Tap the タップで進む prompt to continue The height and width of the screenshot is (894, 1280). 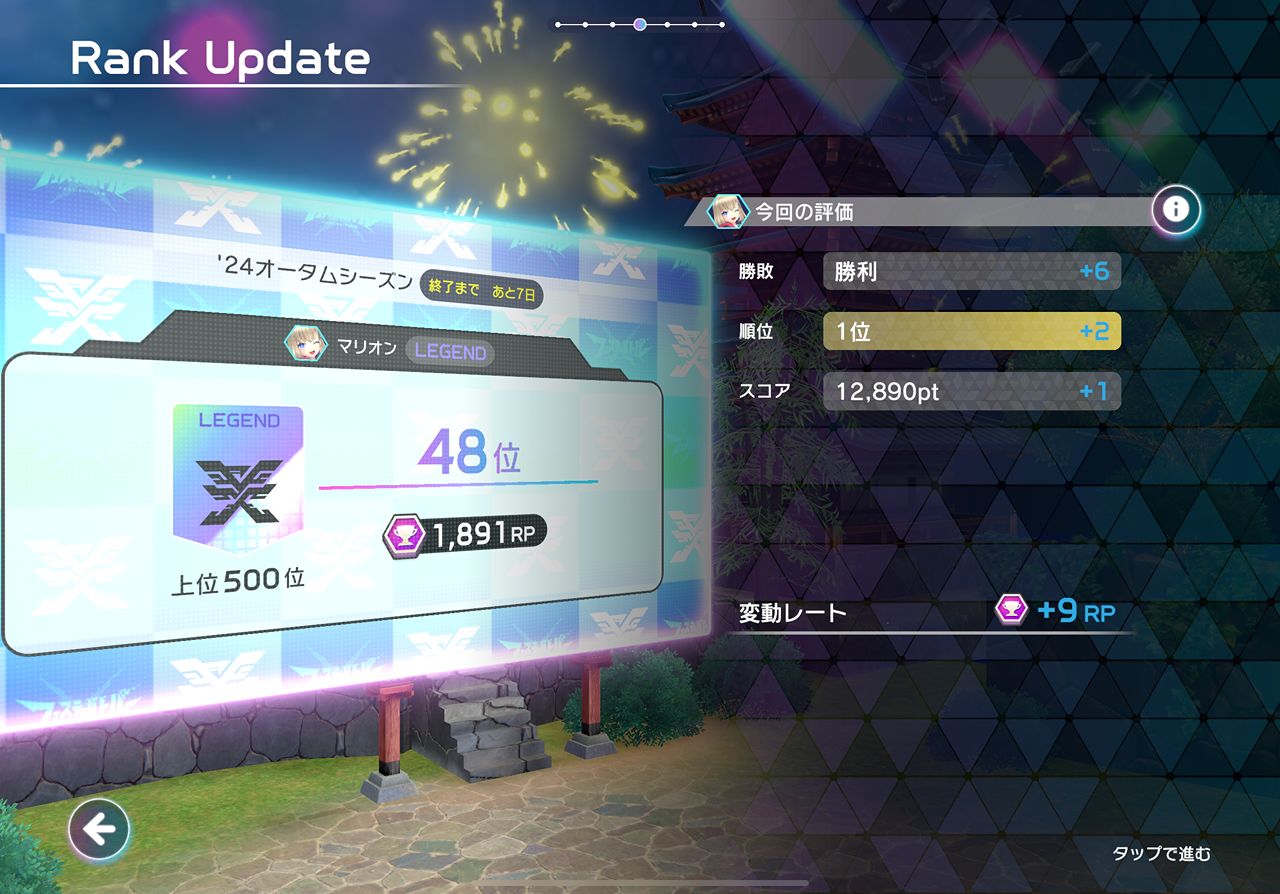click(x=1161, y=853)
